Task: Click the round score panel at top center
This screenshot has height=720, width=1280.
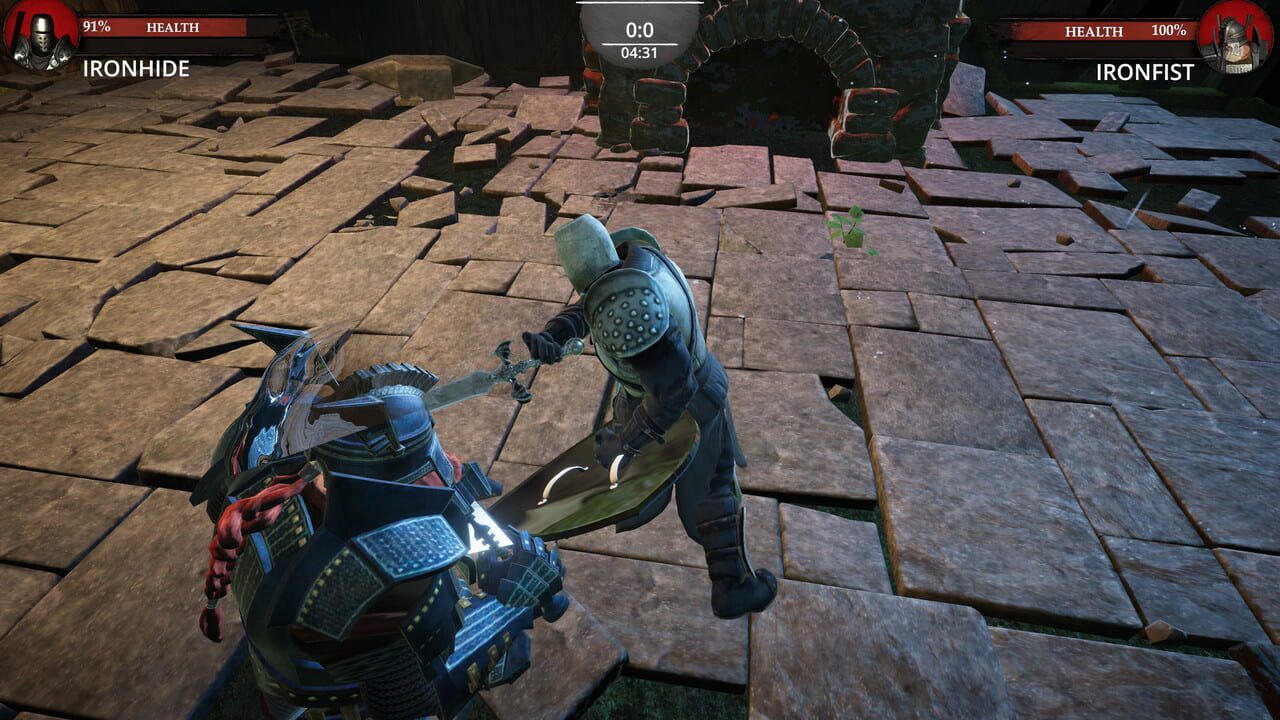Action: coord(640,30)
